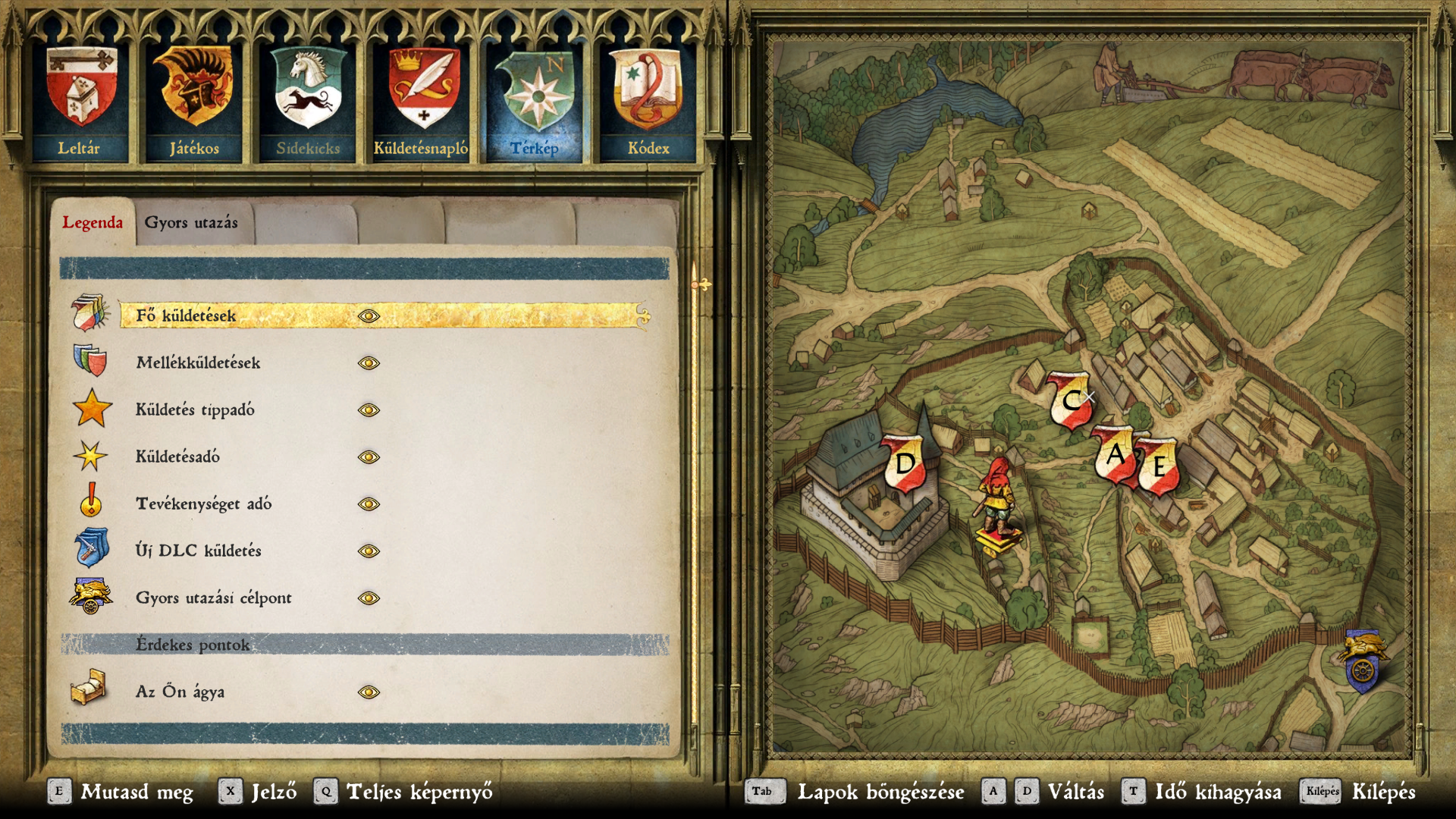Toggle the Küldetés tippadó eye icon

pyautogui.click(x=369, y=410)
